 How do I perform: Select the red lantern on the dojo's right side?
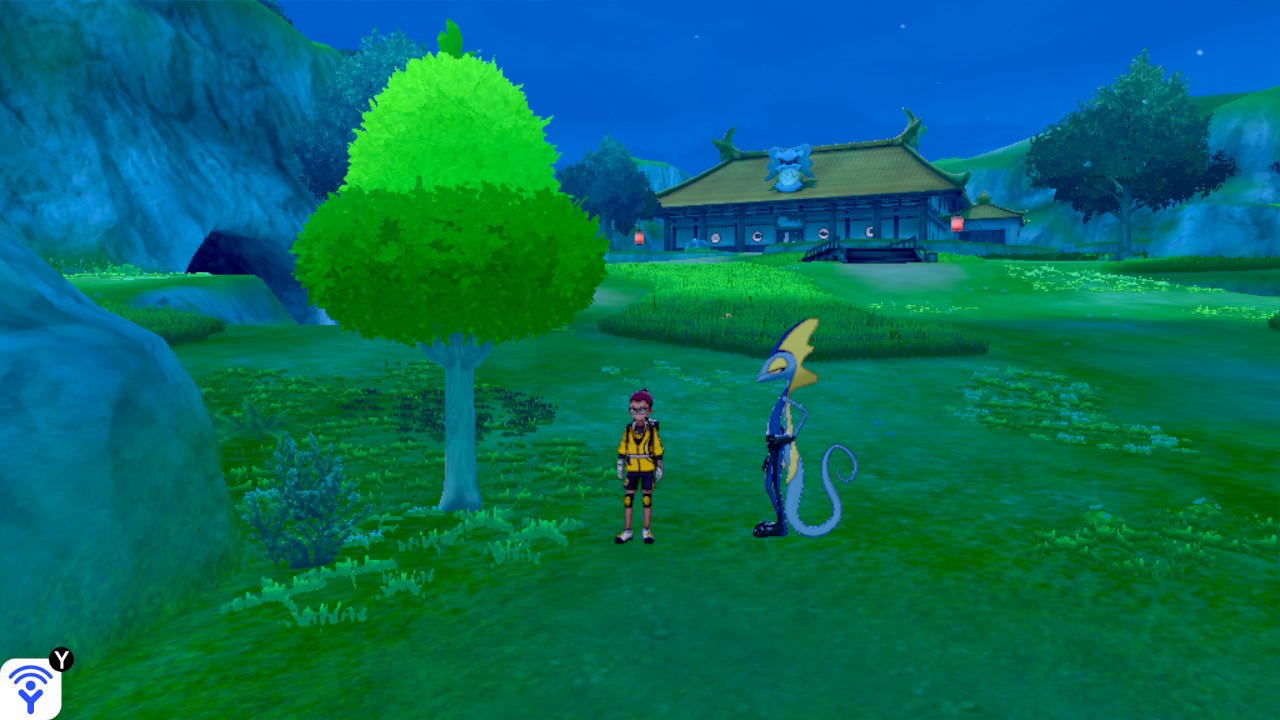957,223
